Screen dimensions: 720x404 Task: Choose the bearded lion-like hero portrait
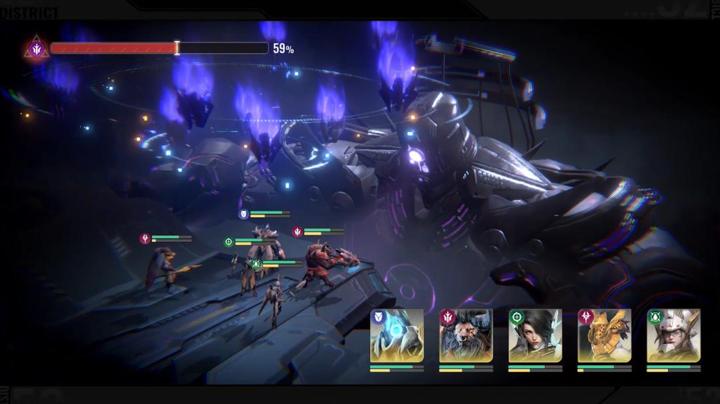(466, 337)
